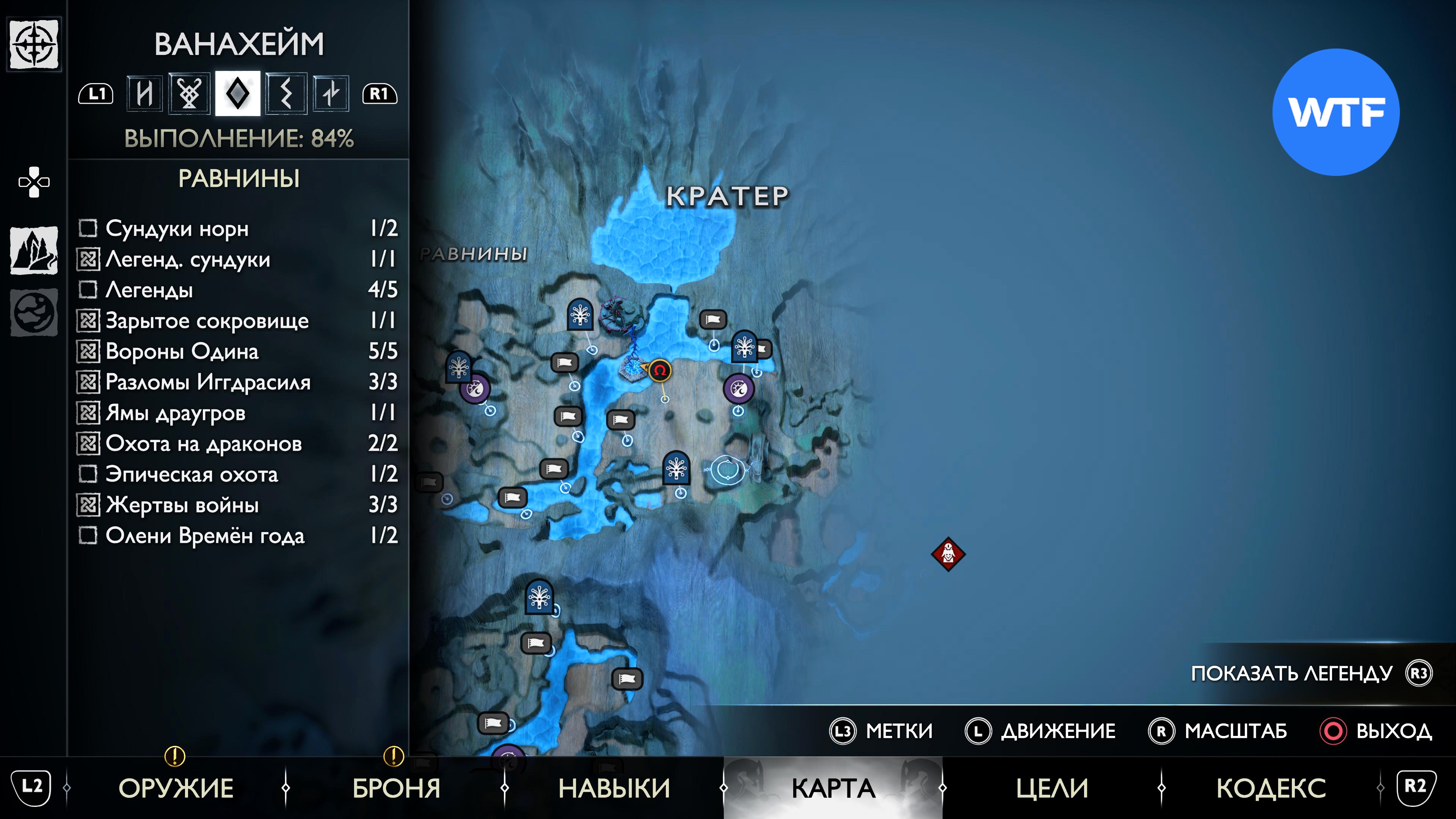Select the Сундуки норн list row
This screenshot has width=1456, height=819.
[x=237, y=228]
